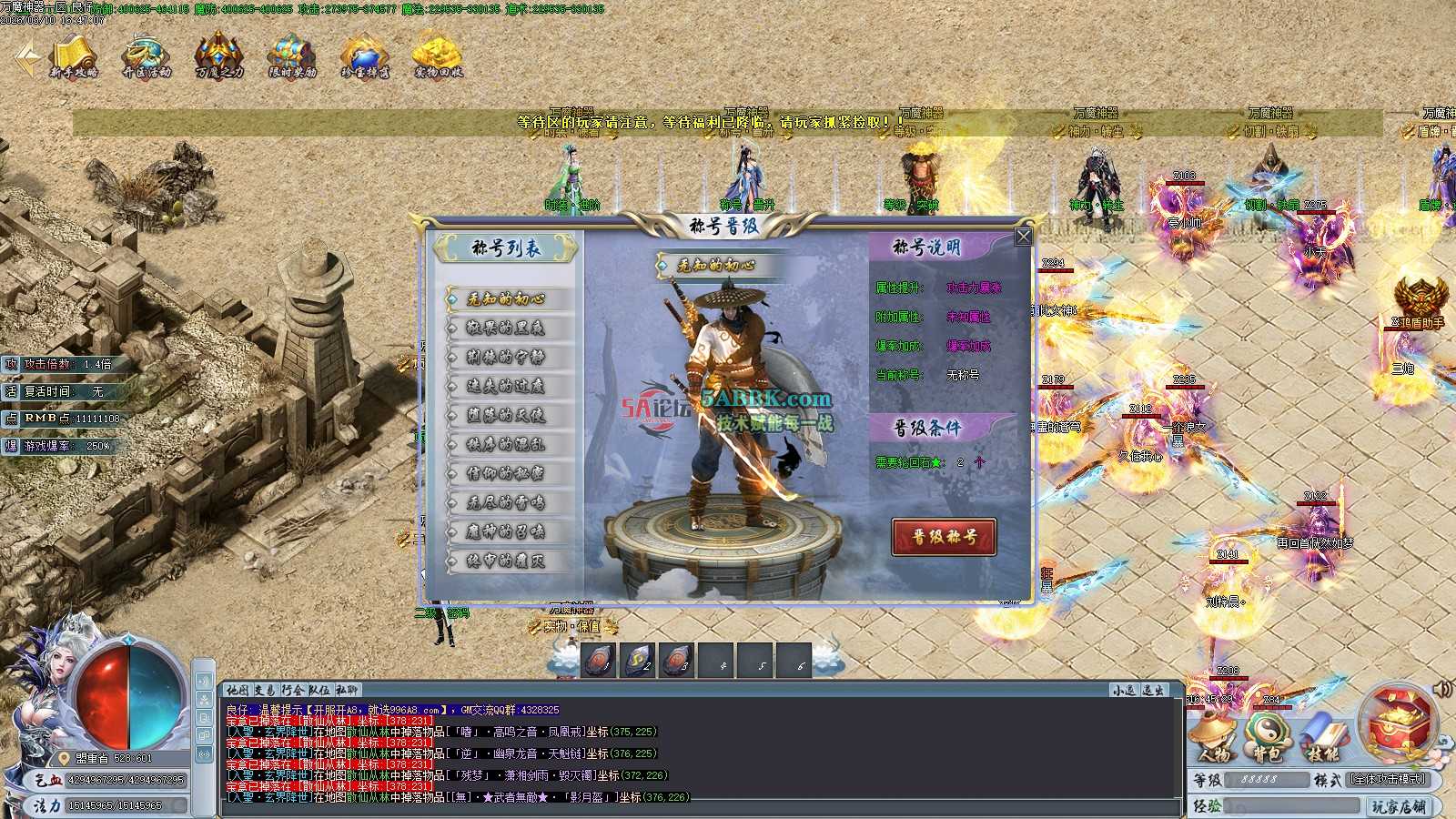Screen dimensions: 1456x819
Task: Close the 称号晋级 title window
Action: point(1023,238)
